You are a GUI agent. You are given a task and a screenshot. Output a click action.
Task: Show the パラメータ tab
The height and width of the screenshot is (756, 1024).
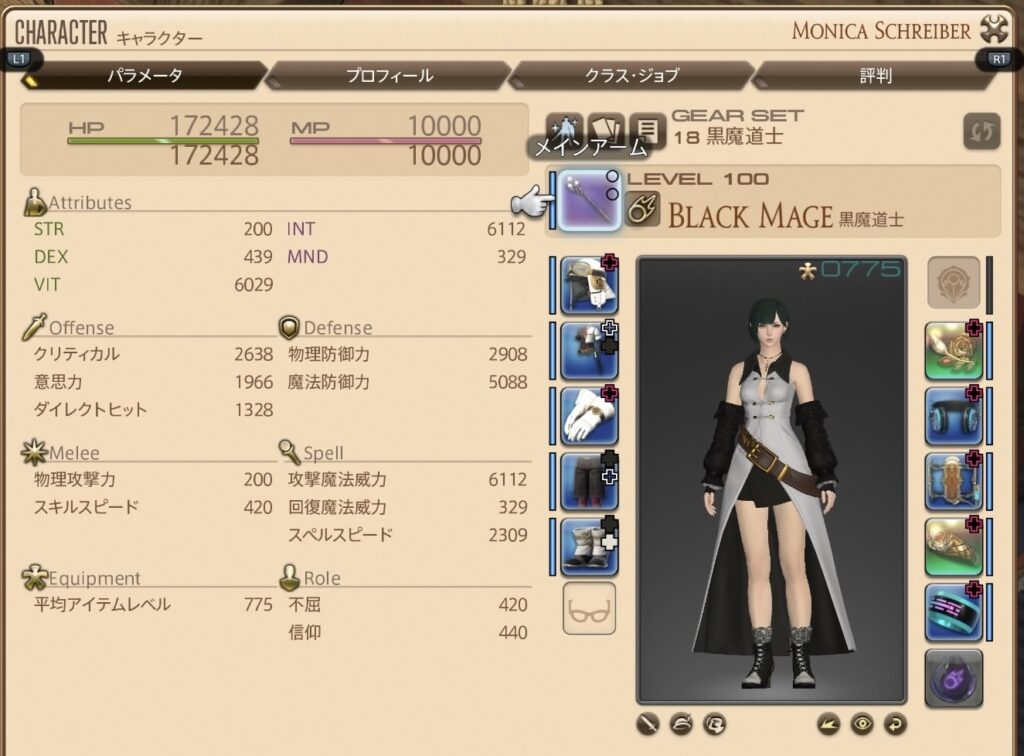pyautogui.click(x=145, y=75)
